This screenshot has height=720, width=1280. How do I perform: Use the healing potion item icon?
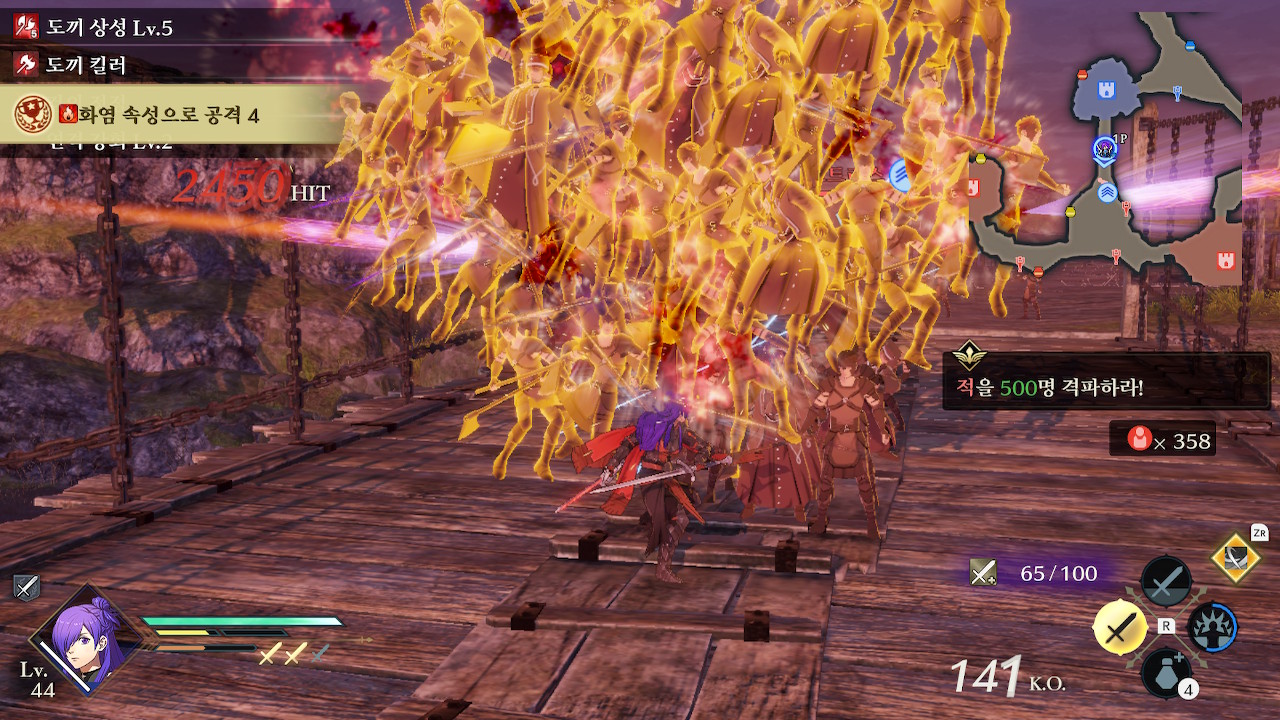point(1166,671)
